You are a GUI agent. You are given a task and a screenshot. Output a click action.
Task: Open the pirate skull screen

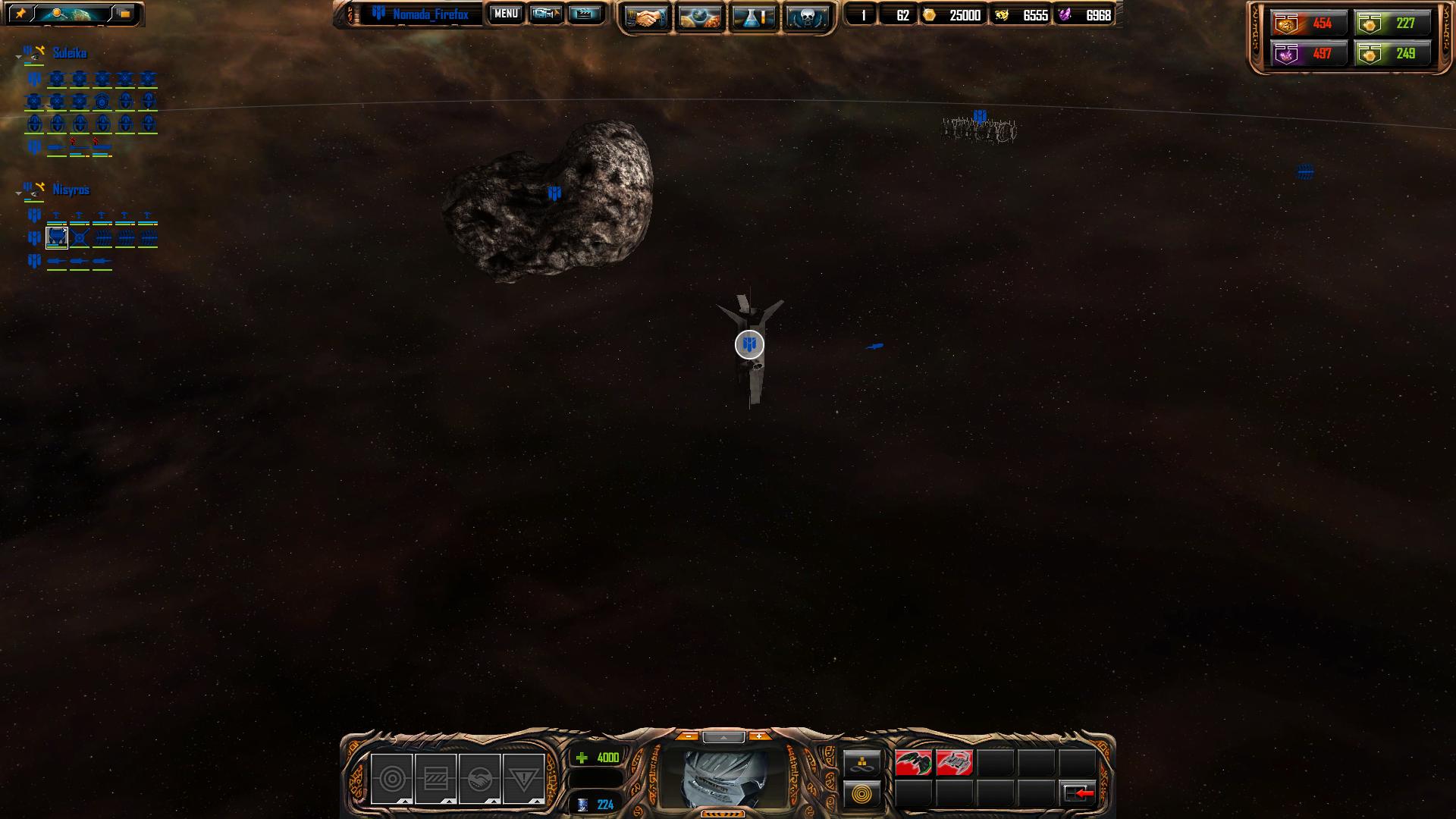pyautogui.click(x=806, y=17)
